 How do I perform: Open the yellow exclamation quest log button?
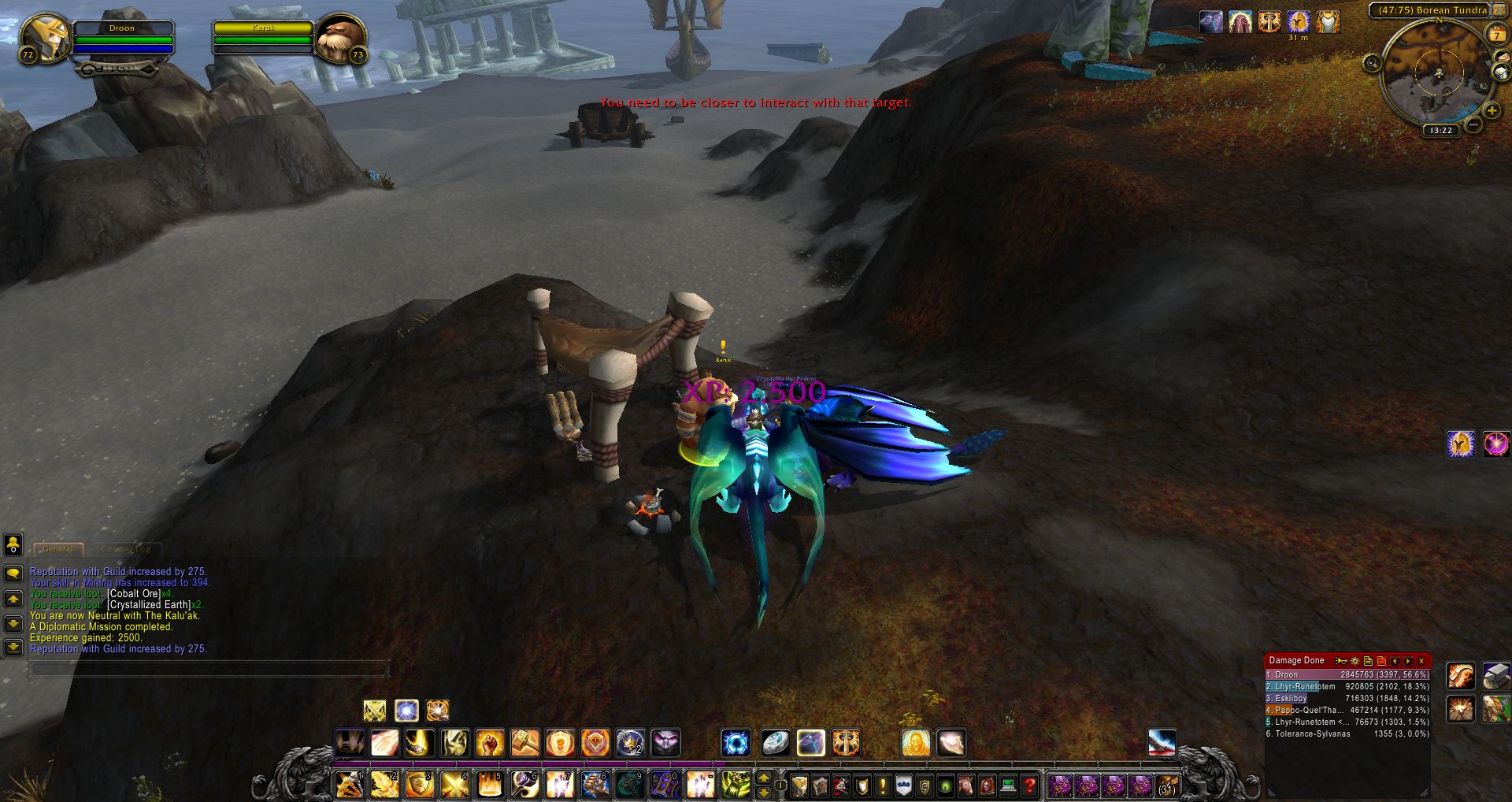pos(883,785)
